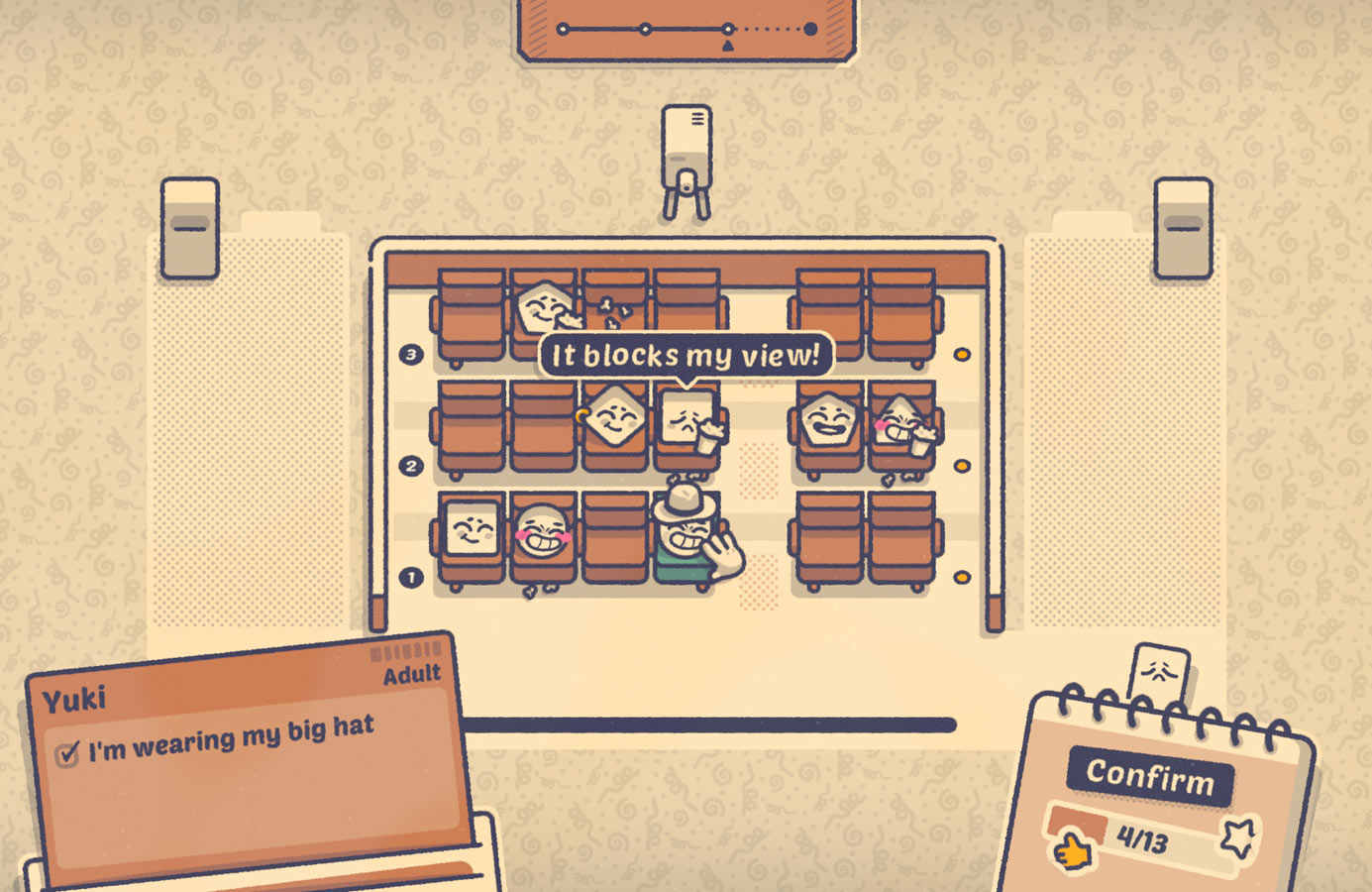This screenshot has height=892, width=1372.
Task: Pick the round blushing laughing guest
Action: click(542, 531)
